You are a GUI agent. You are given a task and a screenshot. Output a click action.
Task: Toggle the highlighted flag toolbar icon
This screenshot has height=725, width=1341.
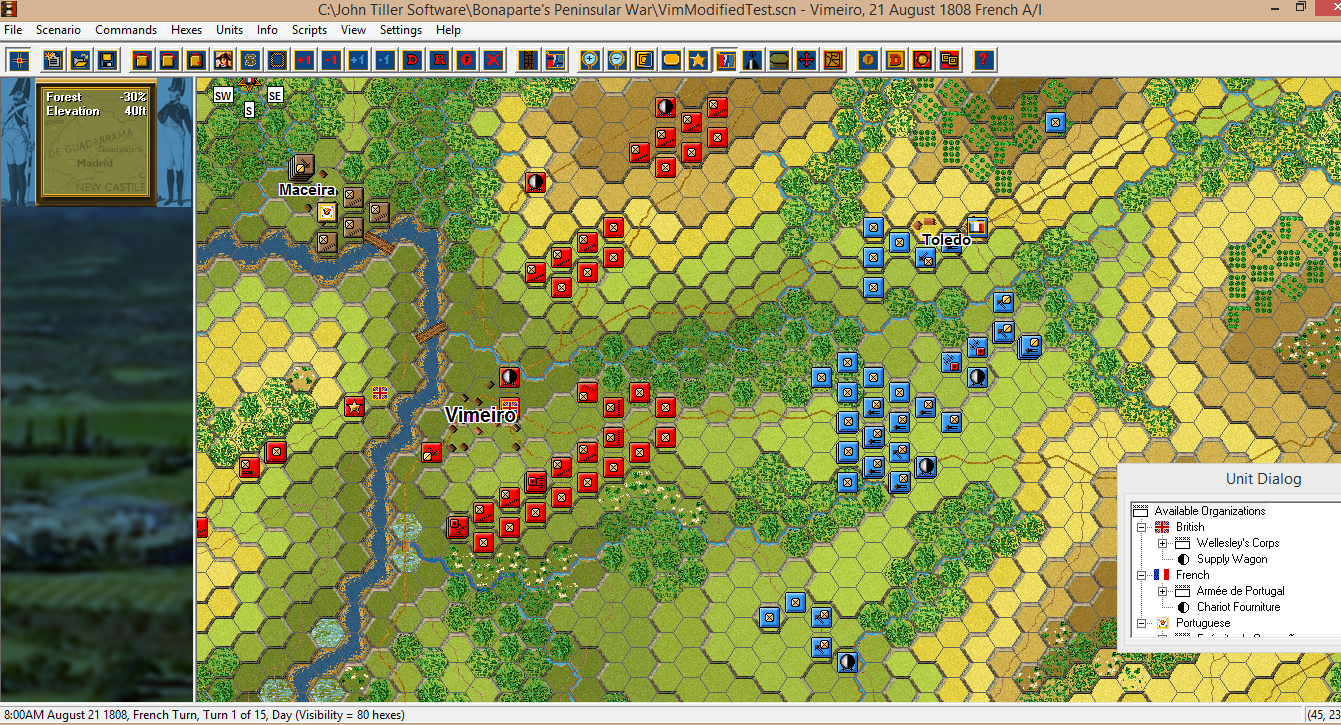click(x=725, y=60)
